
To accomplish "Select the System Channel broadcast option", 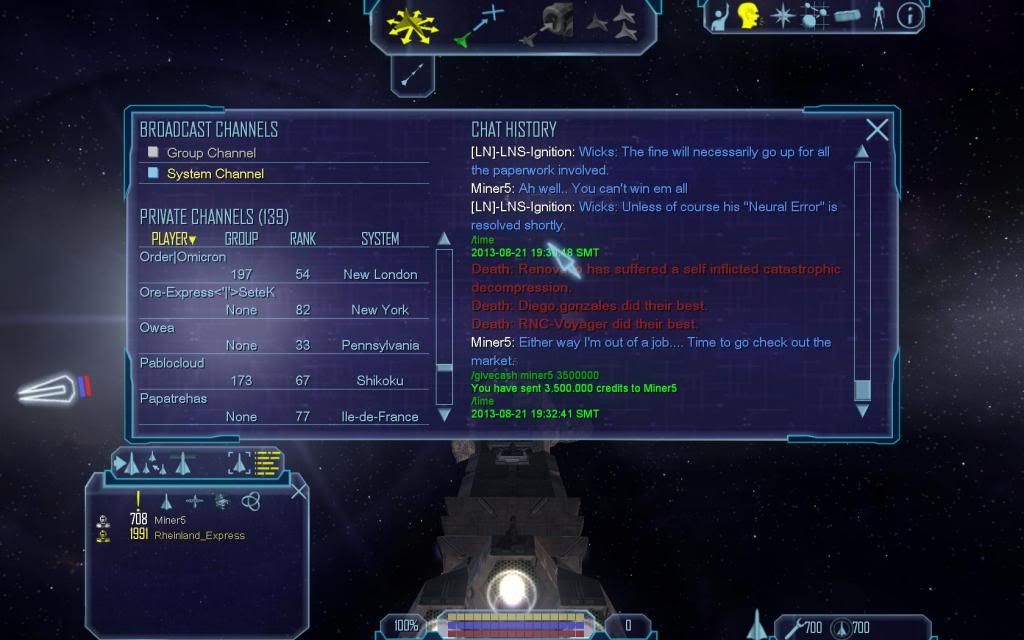I will tap(215, 174).
